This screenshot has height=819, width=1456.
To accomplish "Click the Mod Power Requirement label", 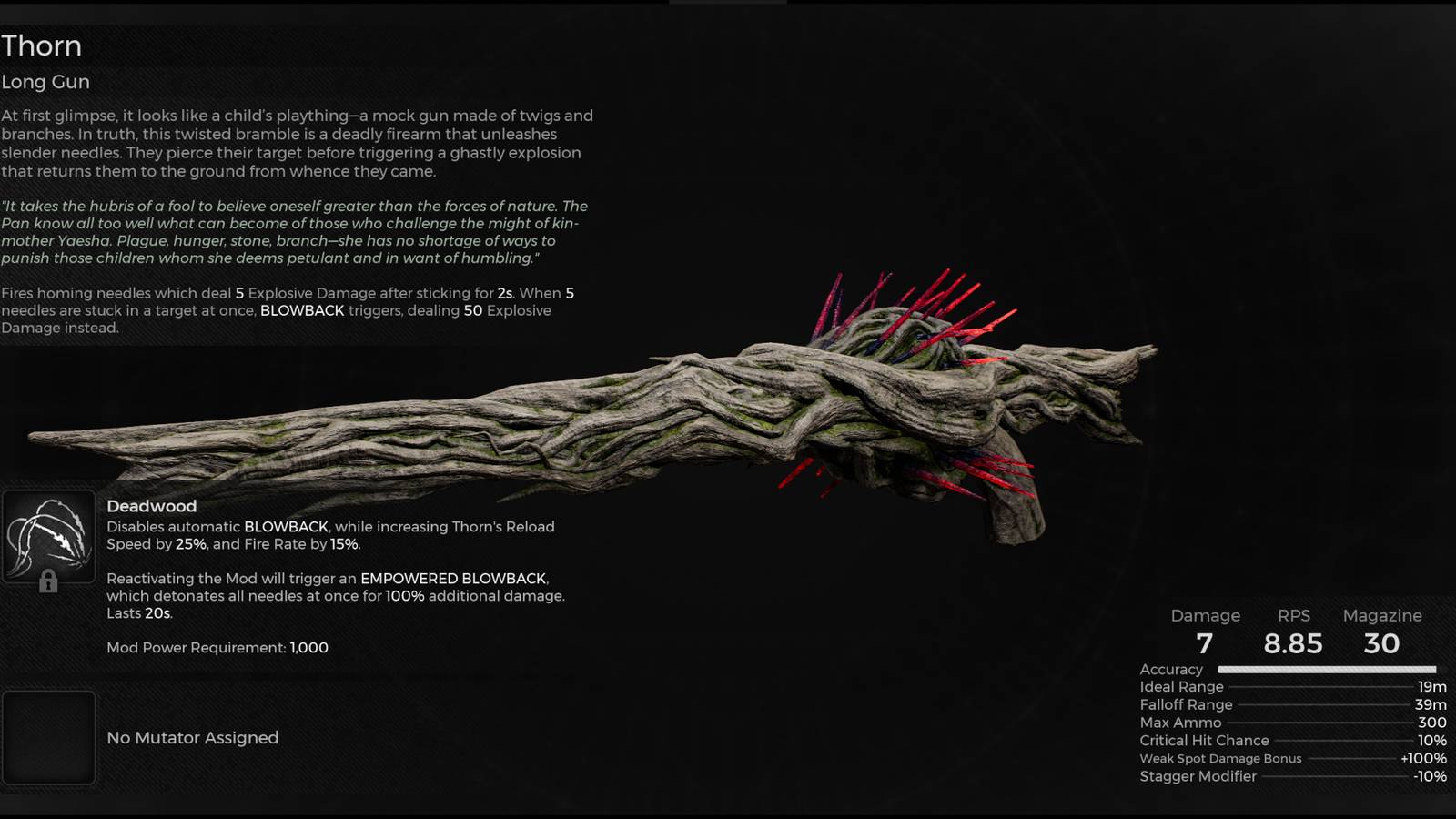I will (197, 647).
